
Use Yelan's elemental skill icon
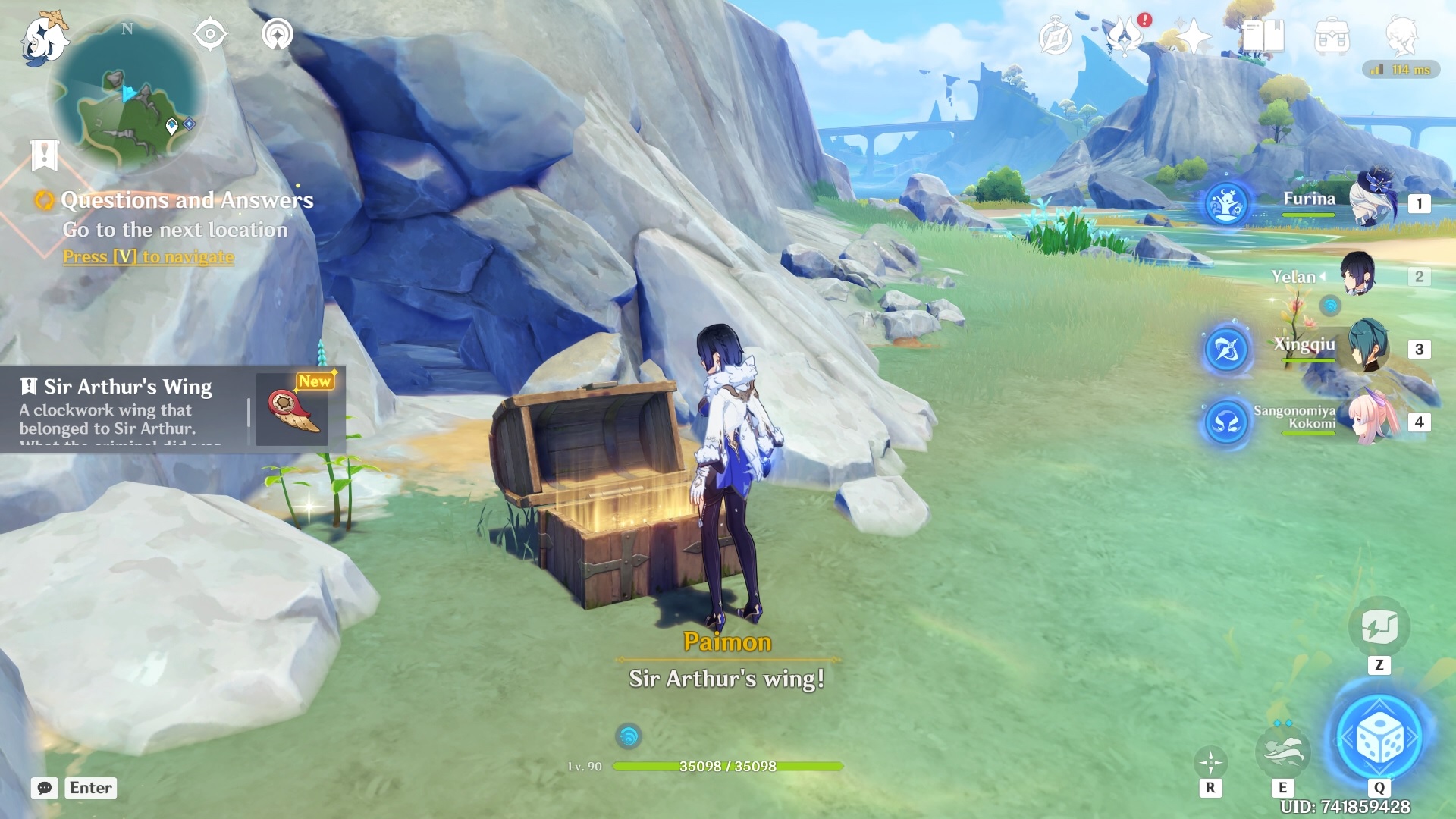click(x=1282, y=751)
